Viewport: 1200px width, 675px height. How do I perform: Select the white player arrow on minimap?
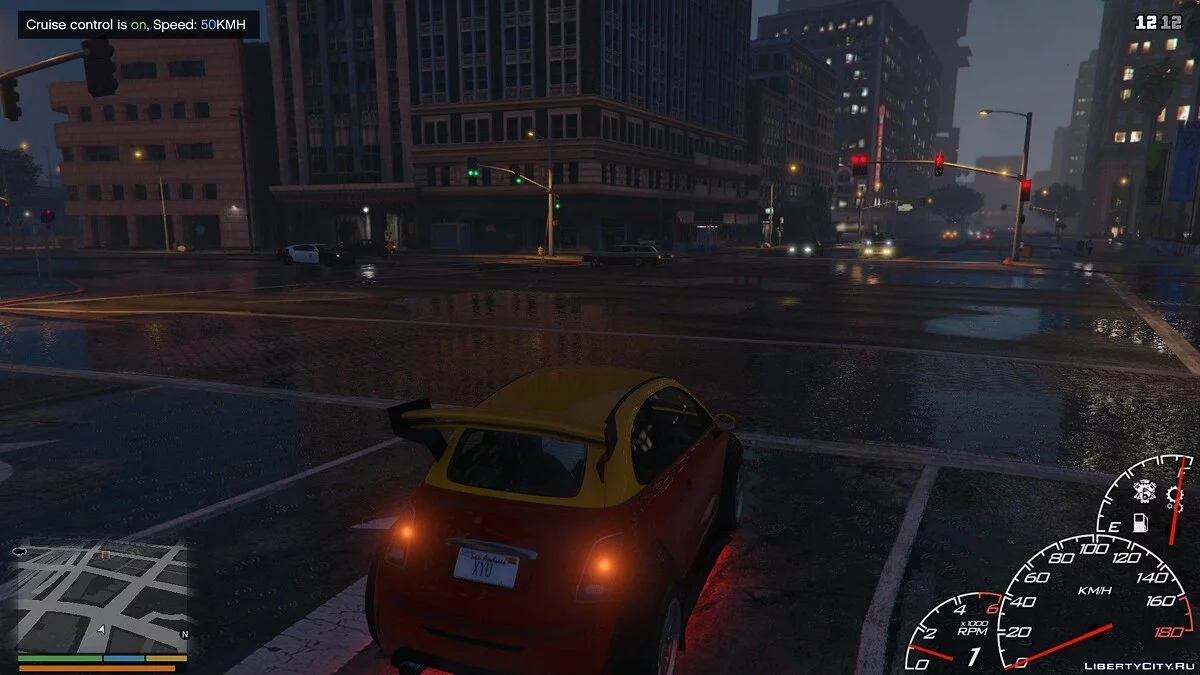pyautogui.click(x=101, y=629)
